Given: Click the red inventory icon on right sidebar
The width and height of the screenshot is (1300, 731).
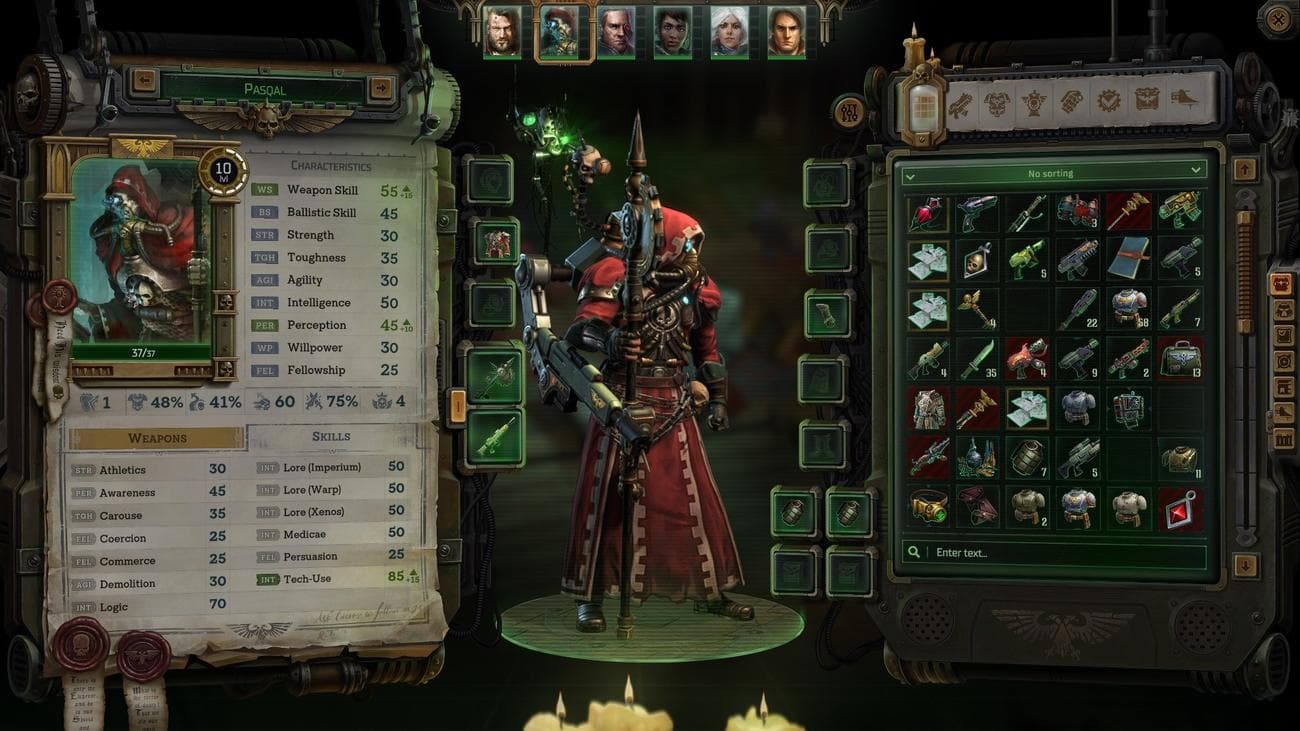Looking at the screenshot, I should click(1283, 285).
